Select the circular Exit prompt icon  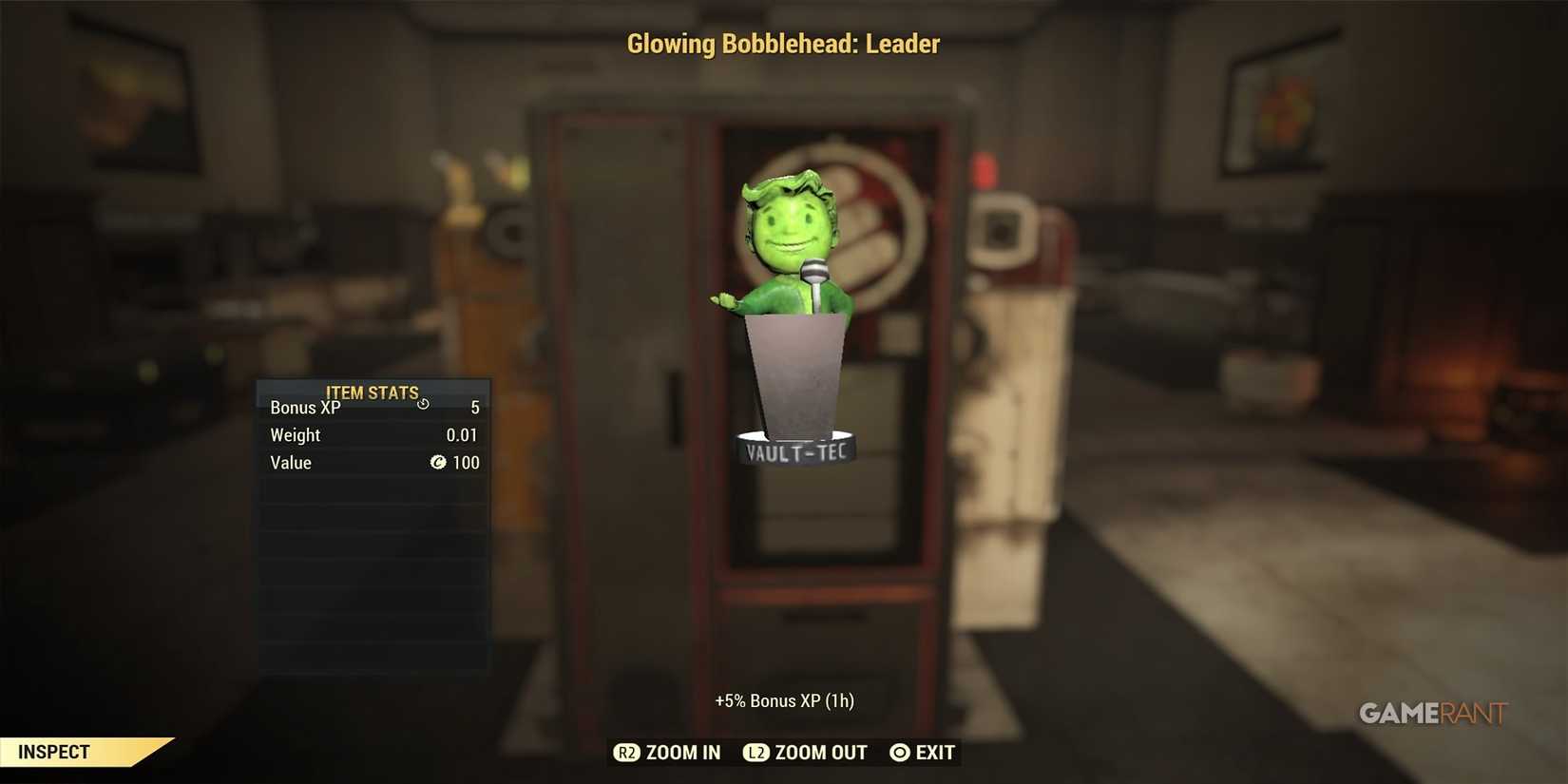pos(898,753)
